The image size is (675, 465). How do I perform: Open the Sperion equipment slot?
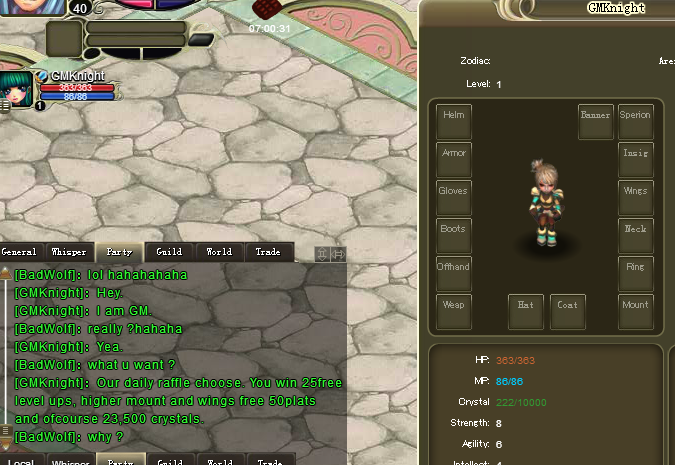(635, 122)
